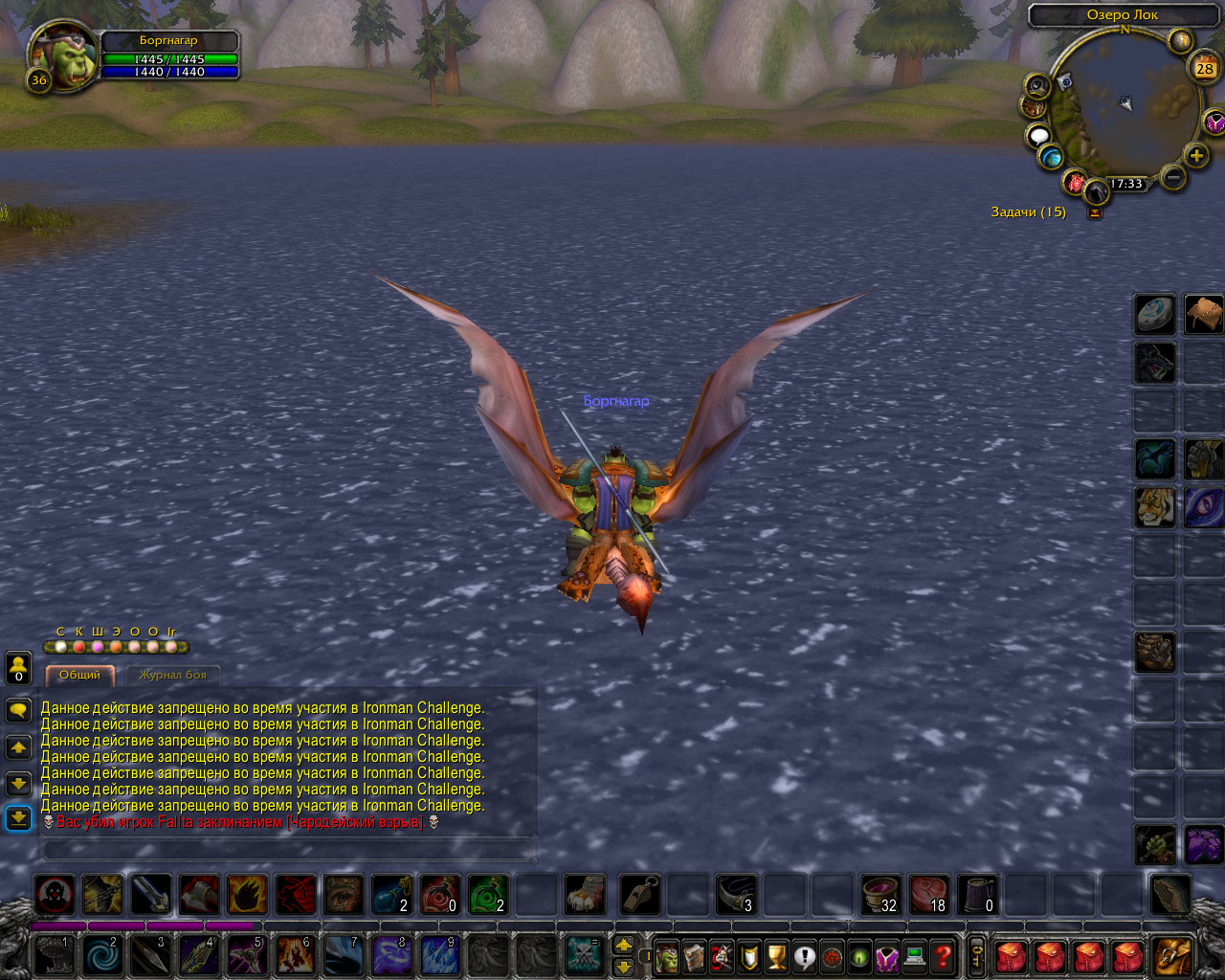Cast the blue swirl spell in slot 2
1225x980 pixels.
(x=103, y=955)
